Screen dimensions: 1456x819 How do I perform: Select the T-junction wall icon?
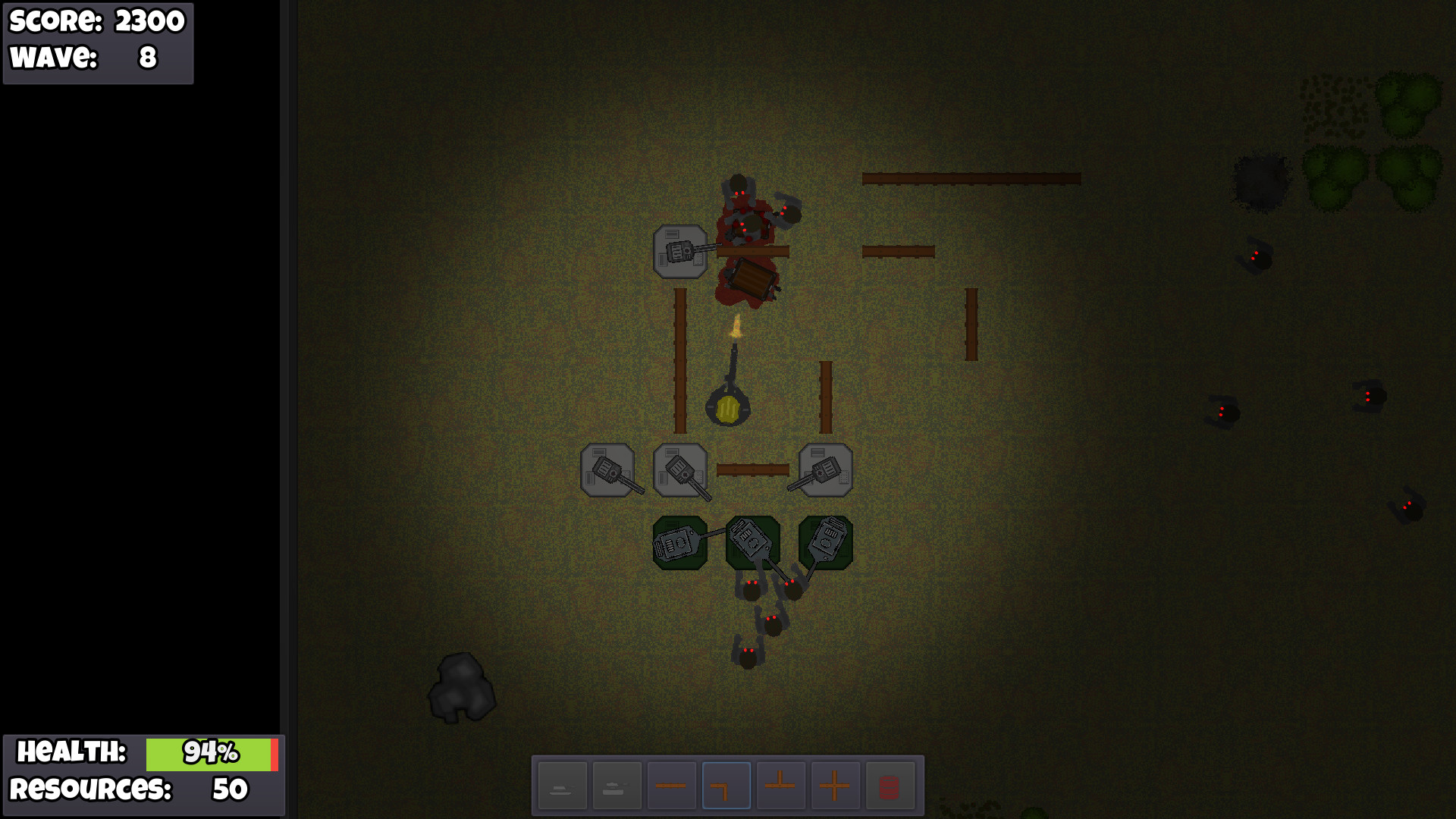click(x=782, y=784)
